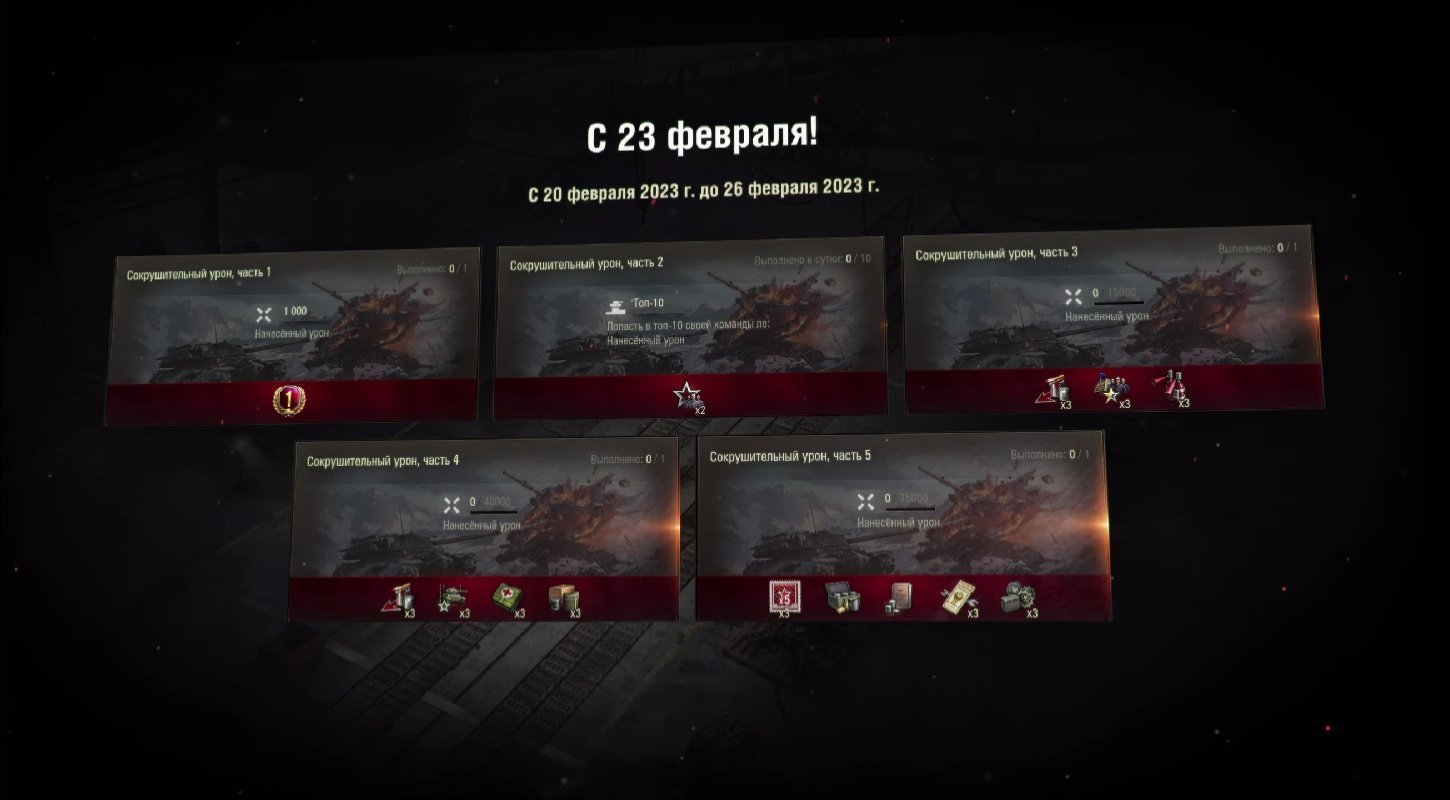Click the equipment kit reward on part 5
Viewport: 1450px width, 800px height.
(x=1019, y=596)
